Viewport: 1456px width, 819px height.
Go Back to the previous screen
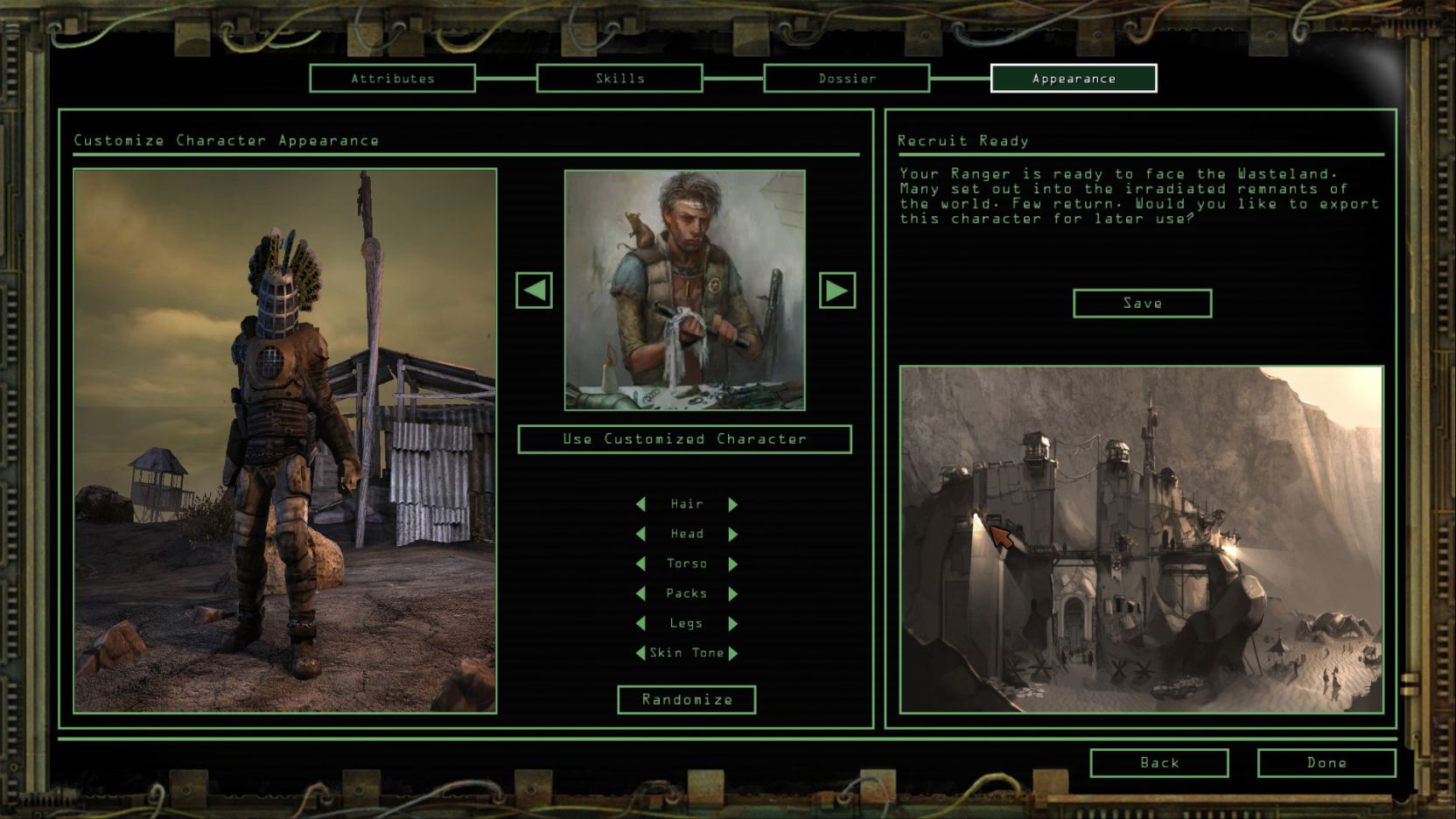tap(1158, 763)
